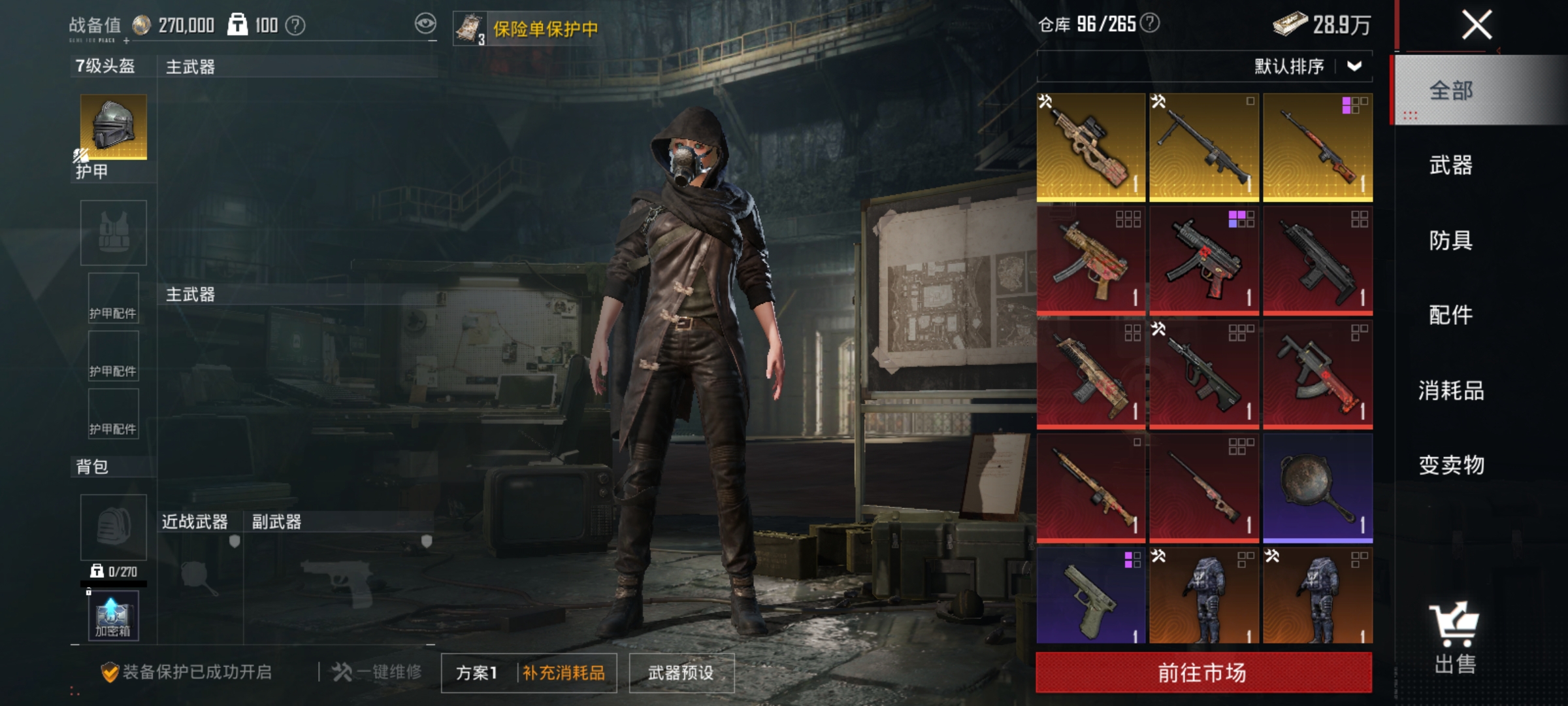Click the backpack slot under 背包

pos(112,528)
